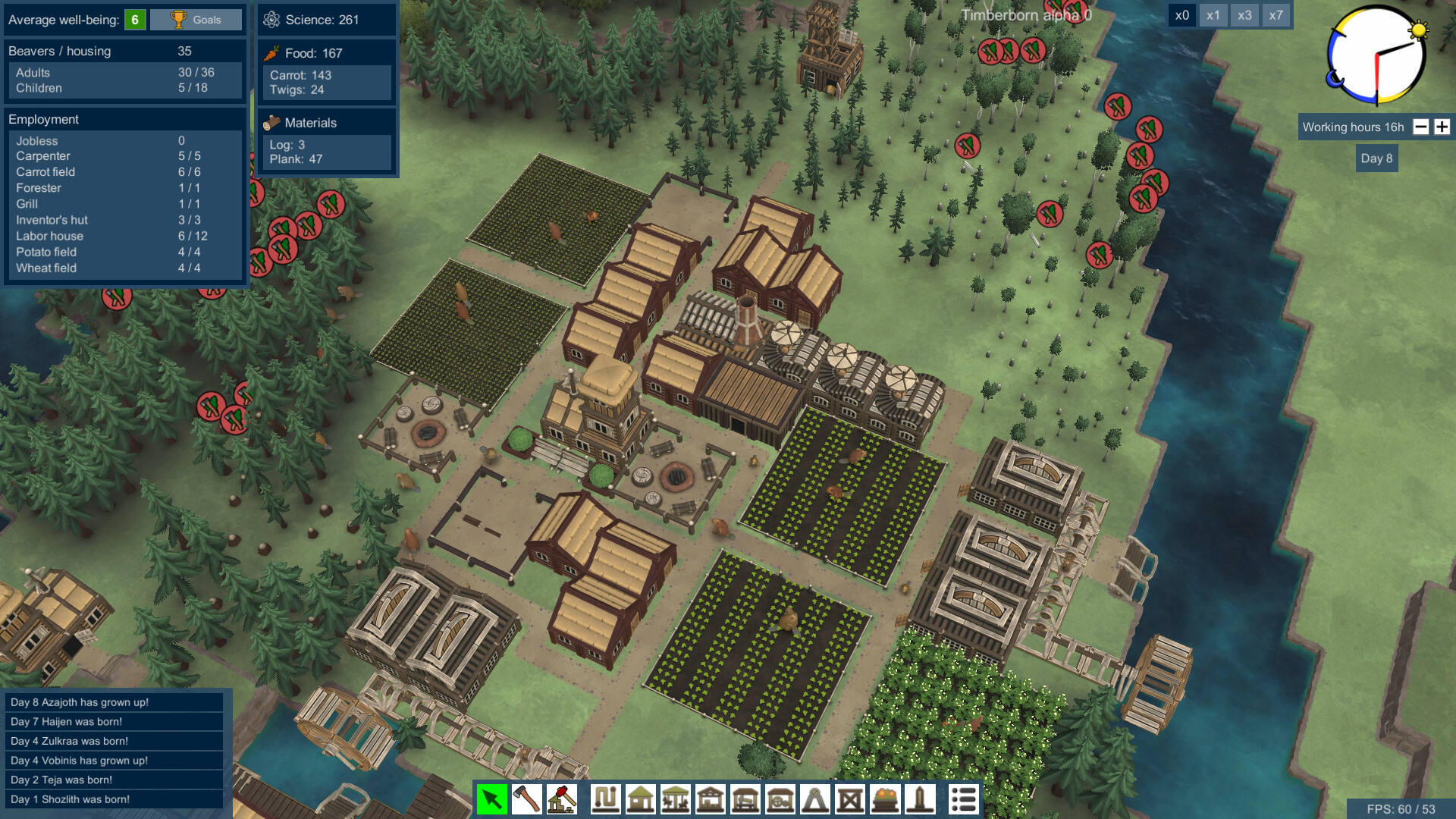Viewport: 1456px width, 819px height.
Task: Open the flower planter decoration category
Action: (885, 799)
